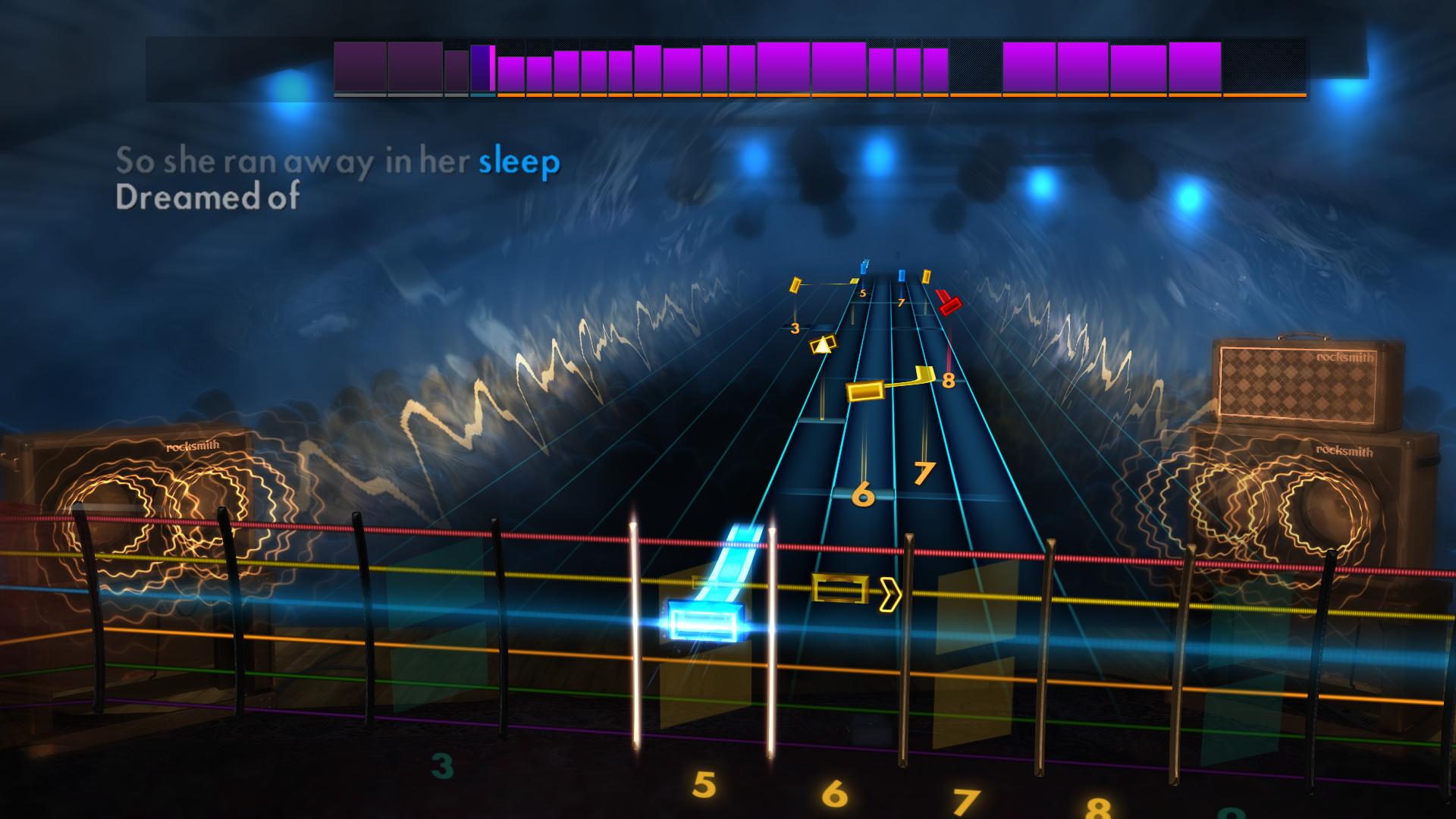Click the red note at the top of the highway
1456x819 pixels.
(x=950, y=305)
